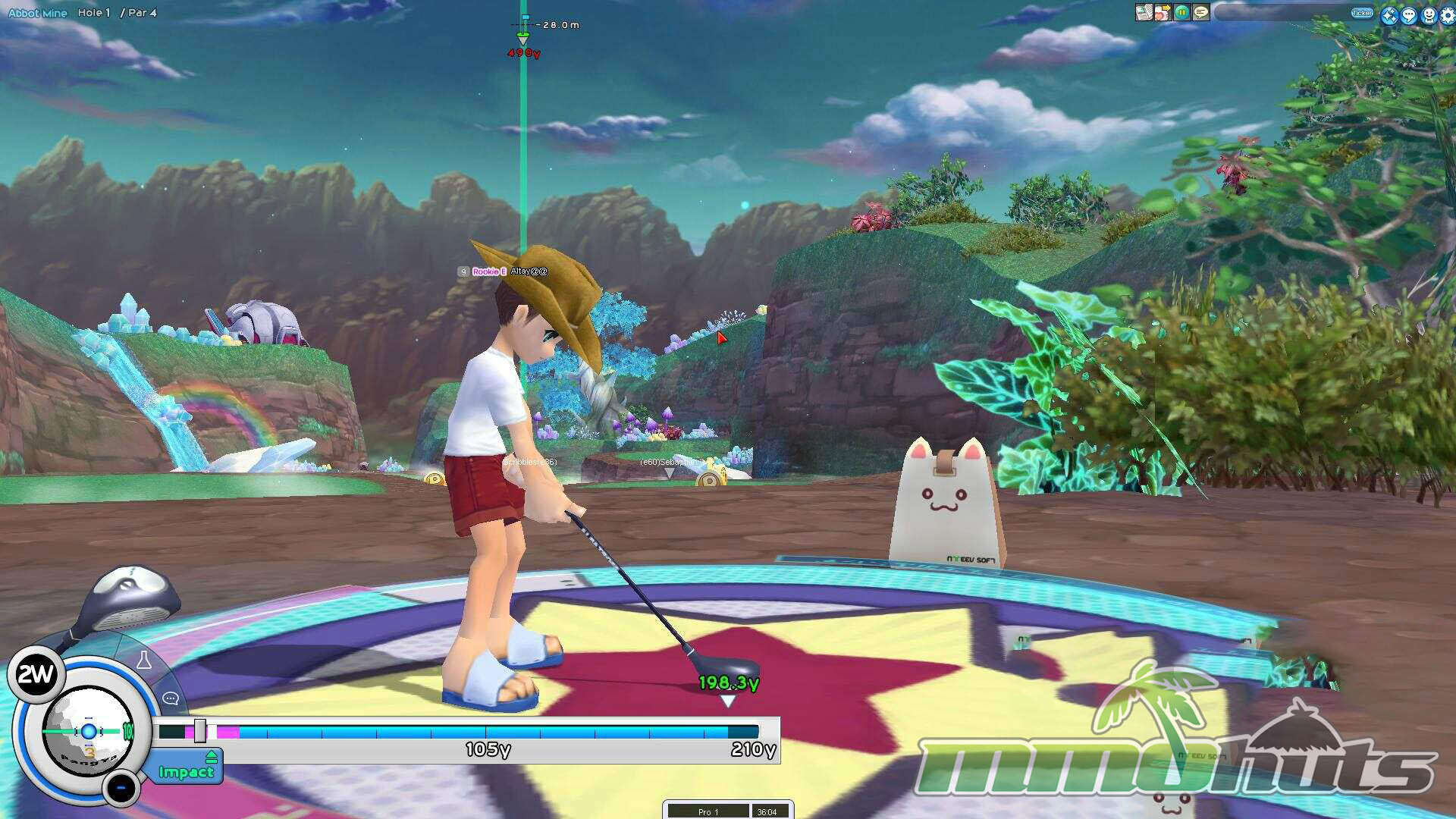Change the 2W club selector
1456x819 pixels.
tap(35, 674)
